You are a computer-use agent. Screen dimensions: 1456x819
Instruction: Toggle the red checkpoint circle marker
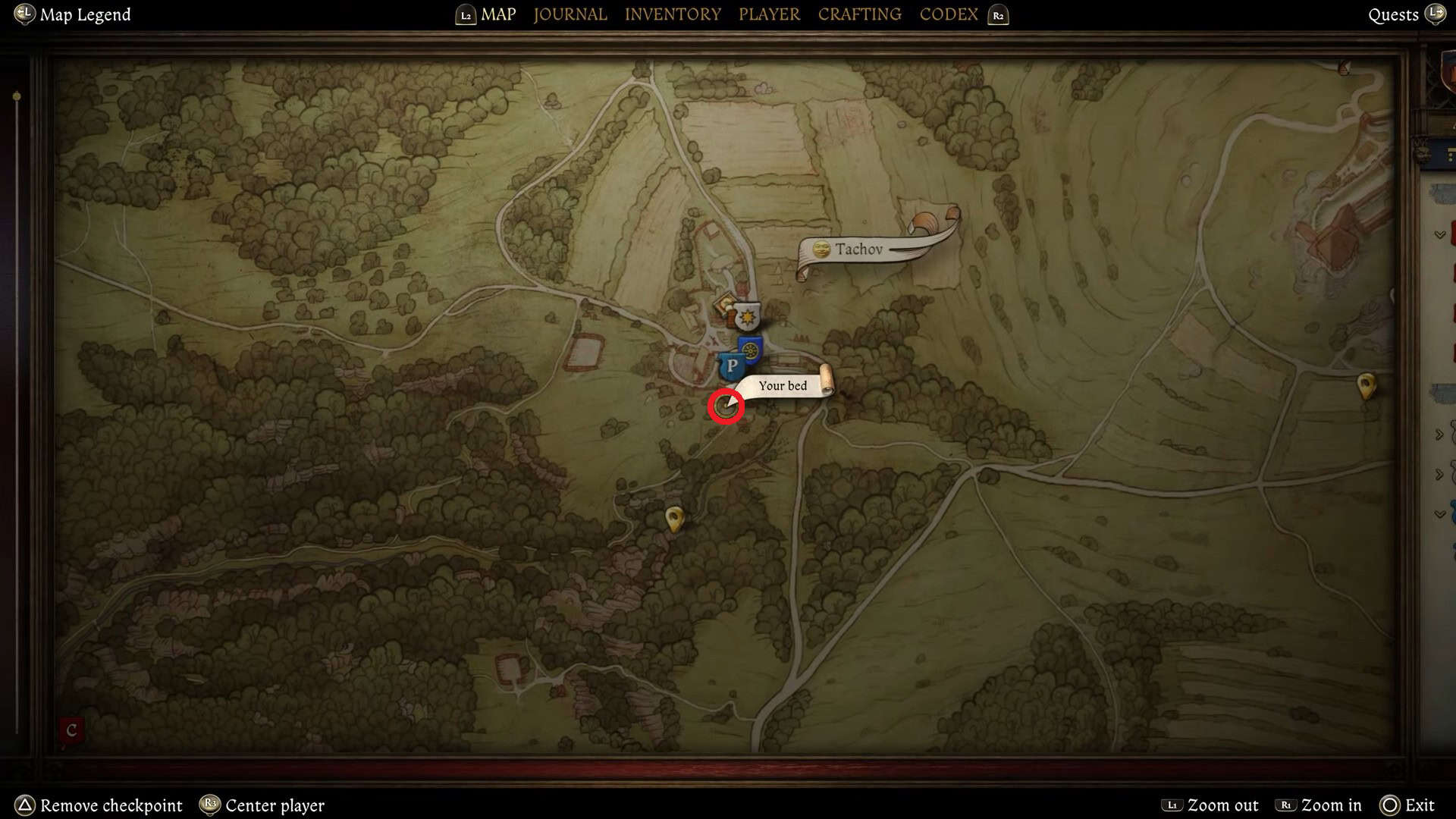[x=725, y=404]
